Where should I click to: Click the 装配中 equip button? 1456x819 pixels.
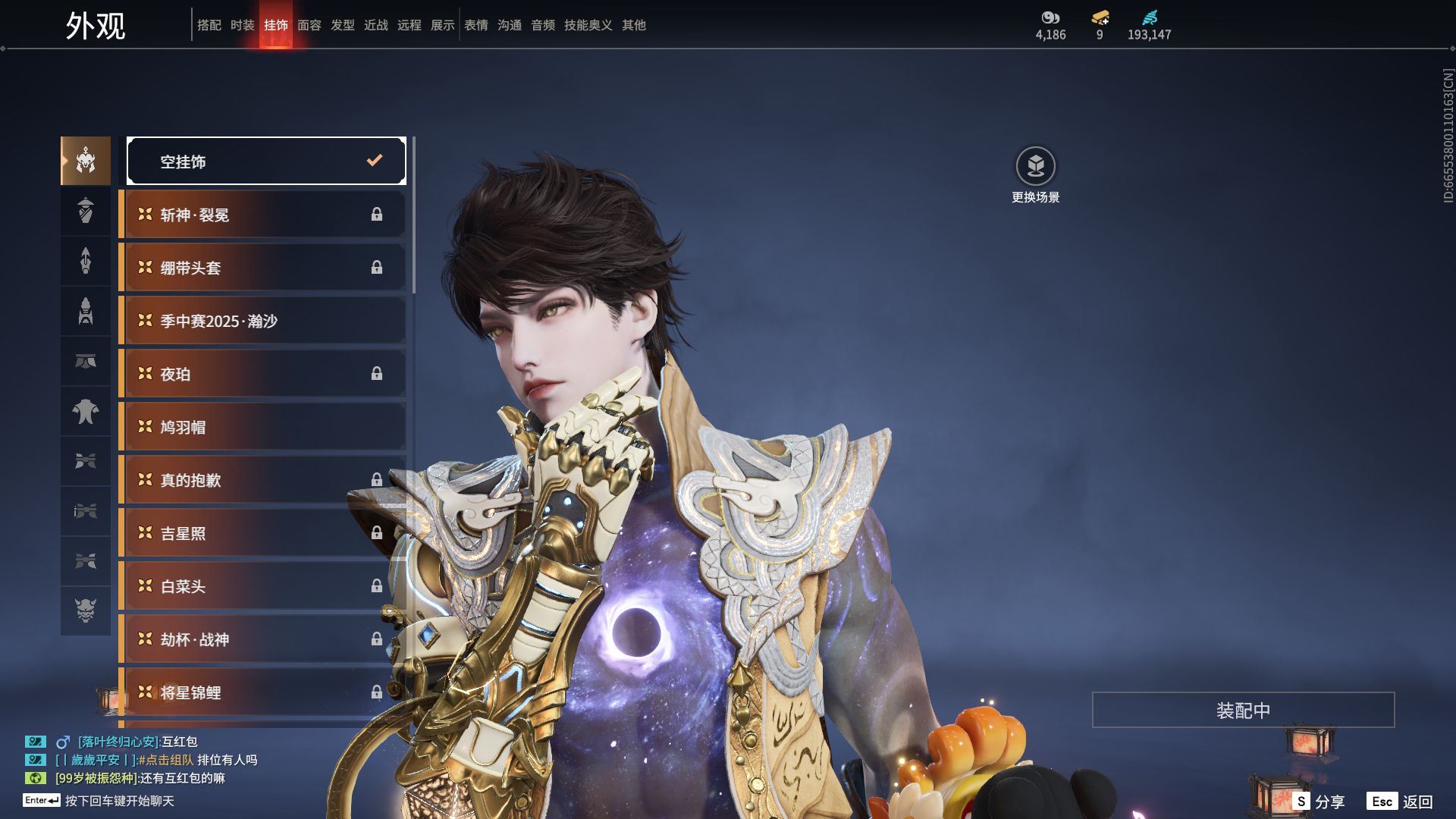pos(1243,710)
